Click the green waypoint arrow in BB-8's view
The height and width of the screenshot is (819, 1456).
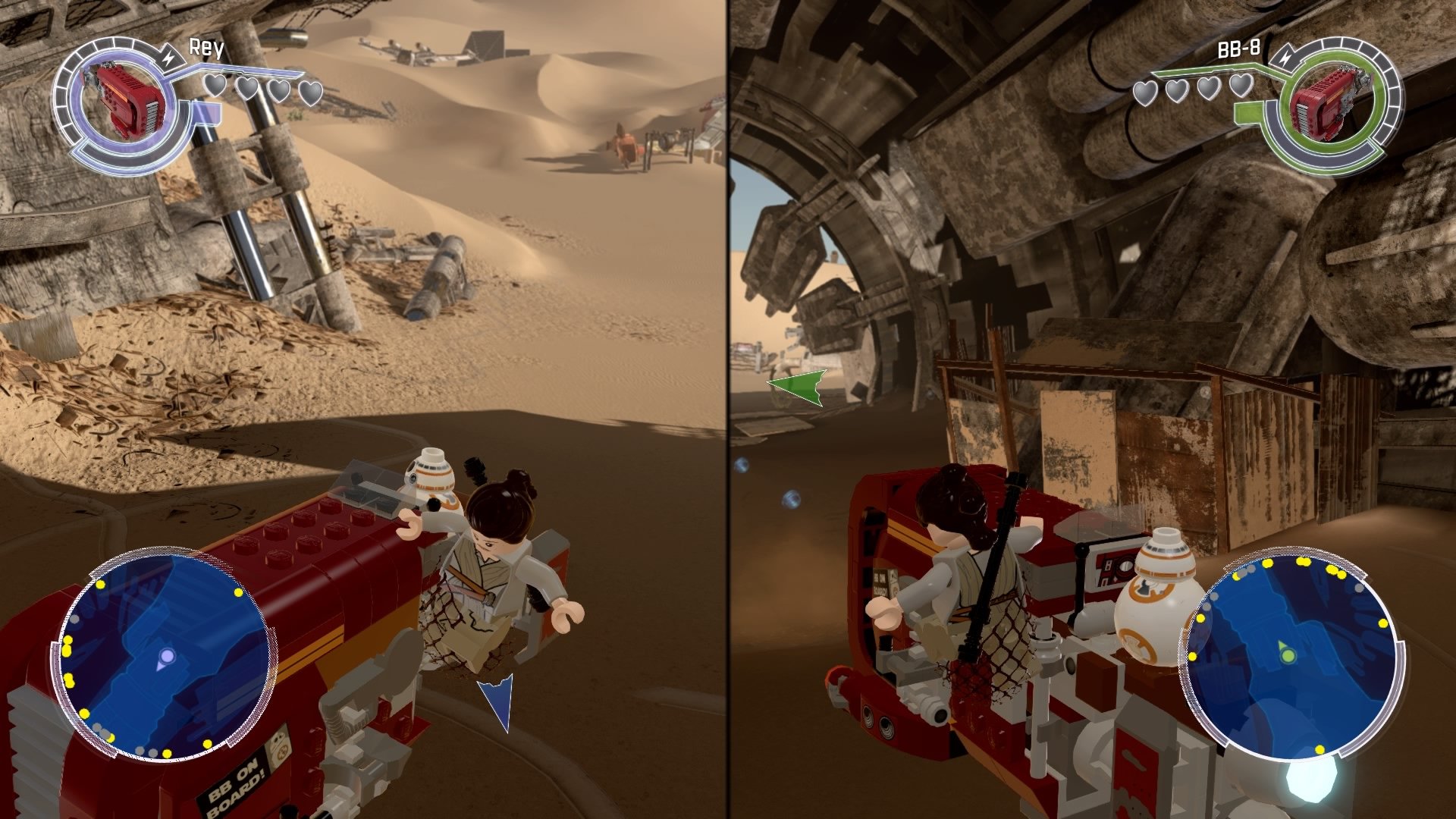(x=797, y=388)
